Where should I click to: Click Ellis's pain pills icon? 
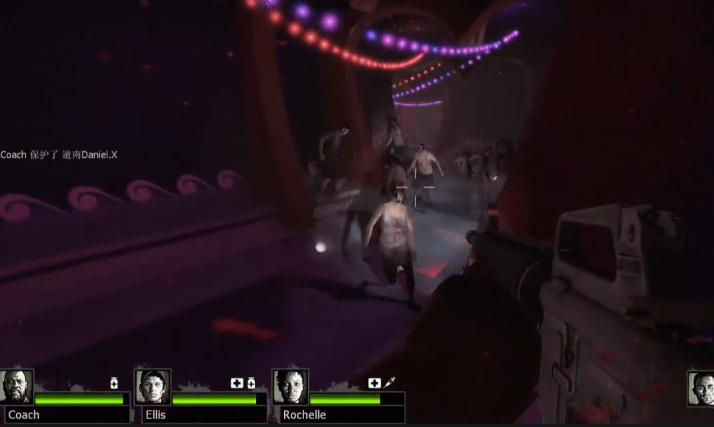(251, 383)
